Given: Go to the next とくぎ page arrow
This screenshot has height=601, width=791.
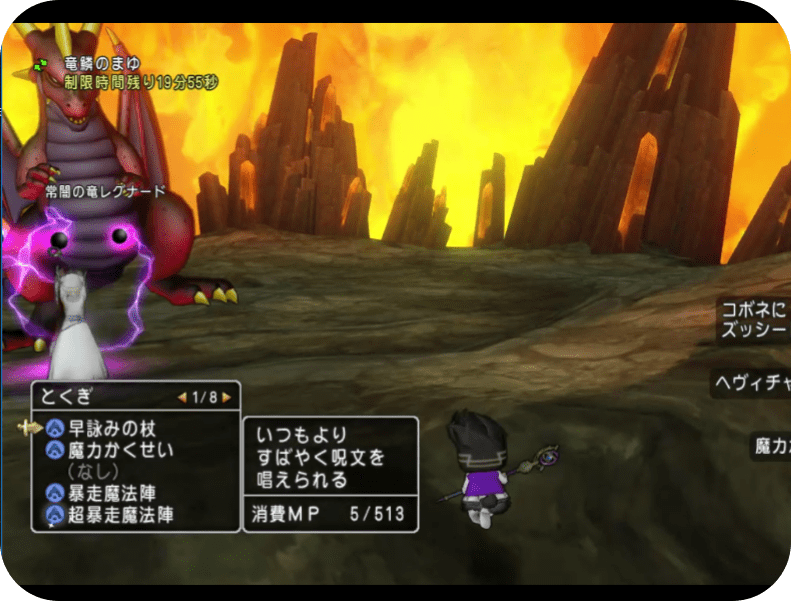Looking at the screenshot, I should (227, 397).
